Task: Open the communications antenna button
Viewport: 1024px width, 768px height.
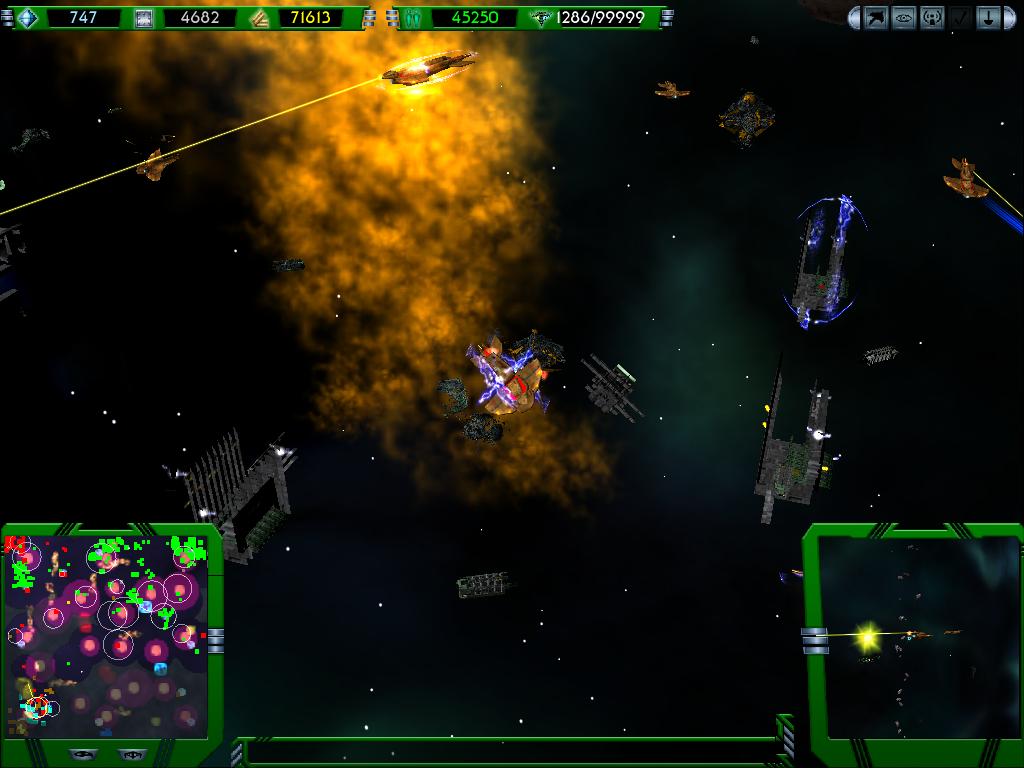Action: pyautogui.click(x=932, y=17)
